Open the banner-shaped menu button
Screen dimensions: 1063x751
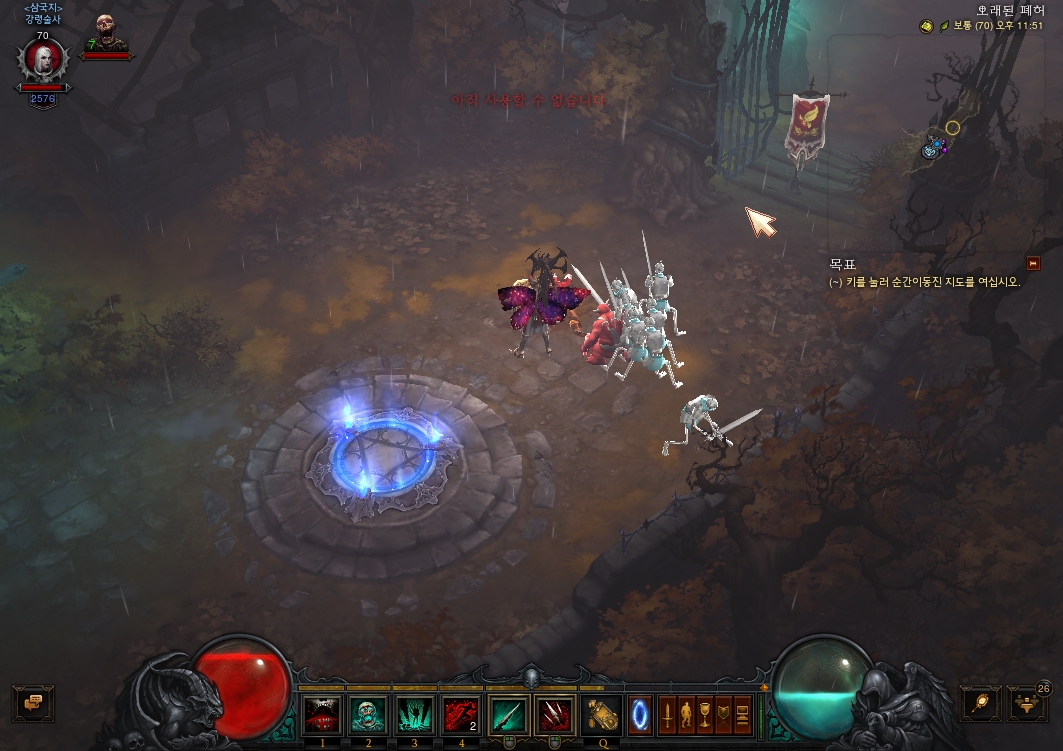point(724,714)
